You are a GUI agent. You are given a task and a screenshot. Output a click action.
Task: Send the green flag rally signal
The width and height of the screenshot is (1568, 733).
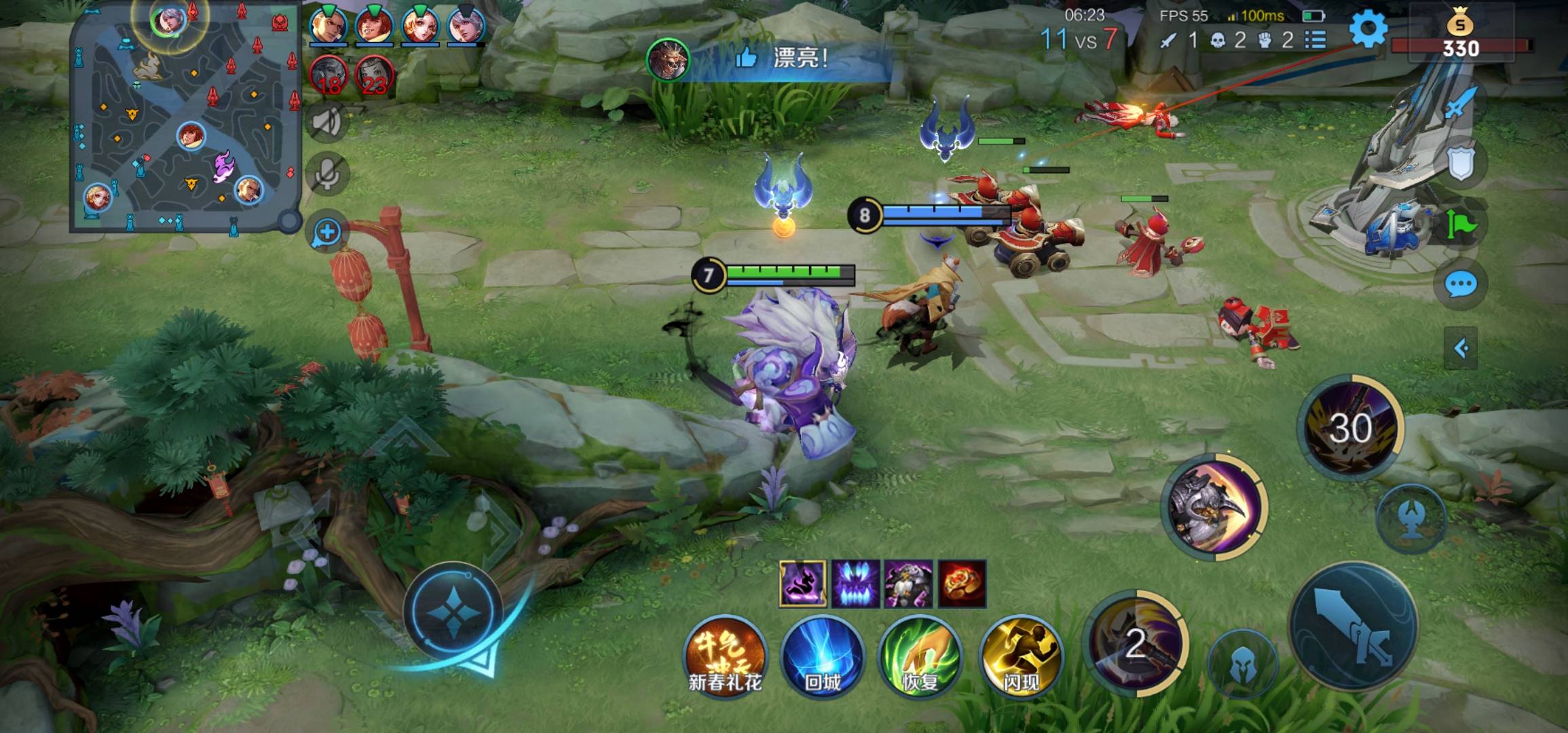click(1460, 224)
